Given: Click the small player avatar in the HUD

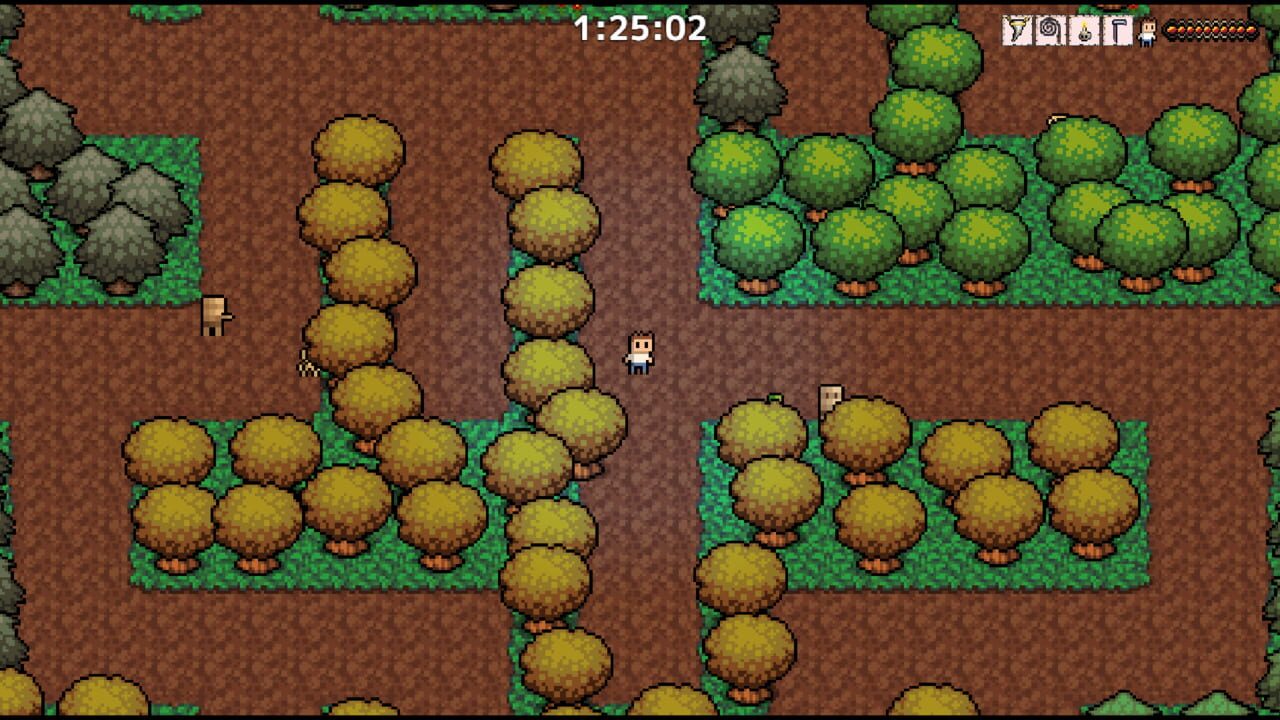Looking at the screenshot, I should tap(1146, 31).
